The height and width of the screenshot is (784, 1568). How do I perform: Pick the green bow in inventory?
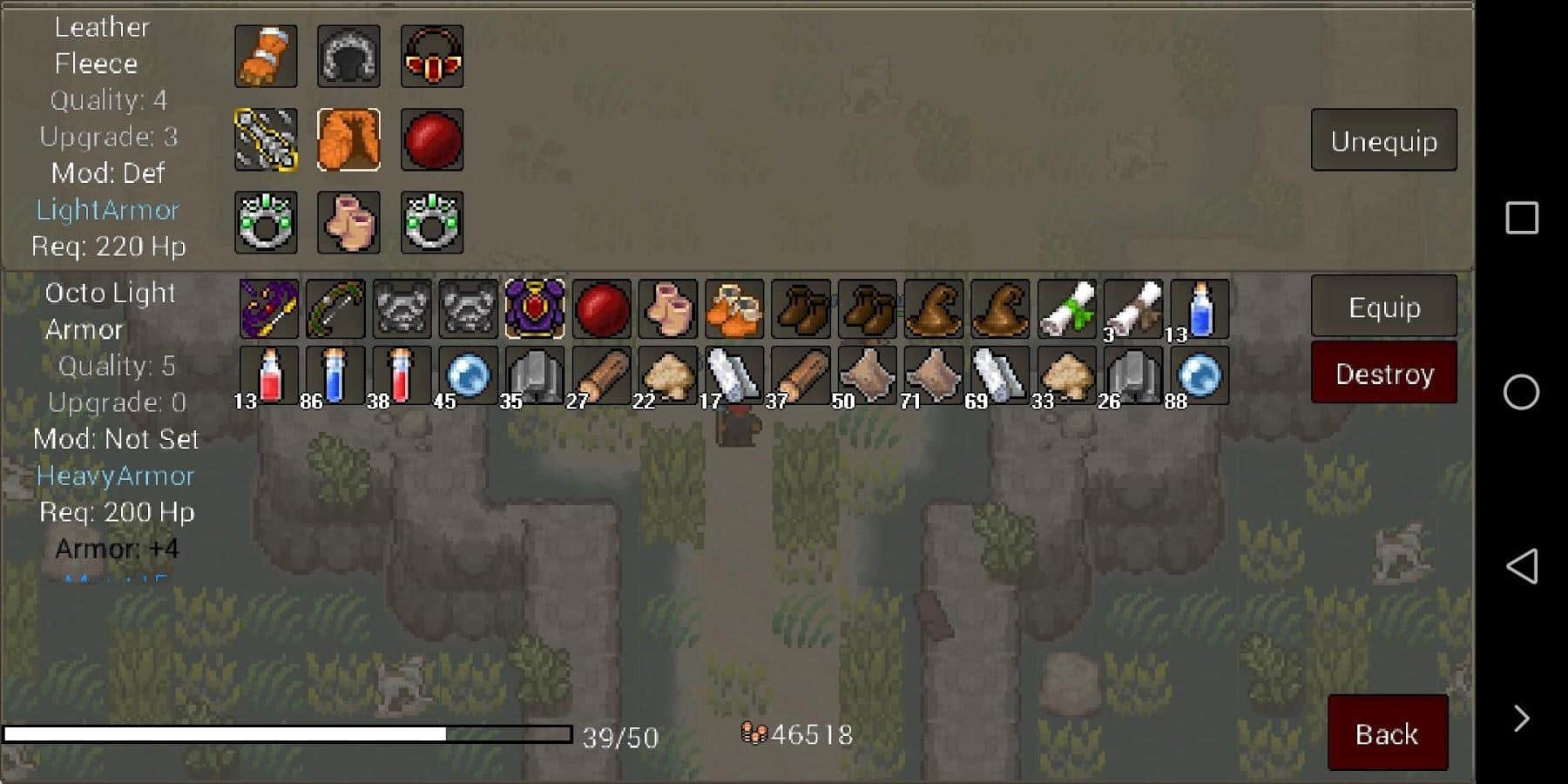coord(335,309)
